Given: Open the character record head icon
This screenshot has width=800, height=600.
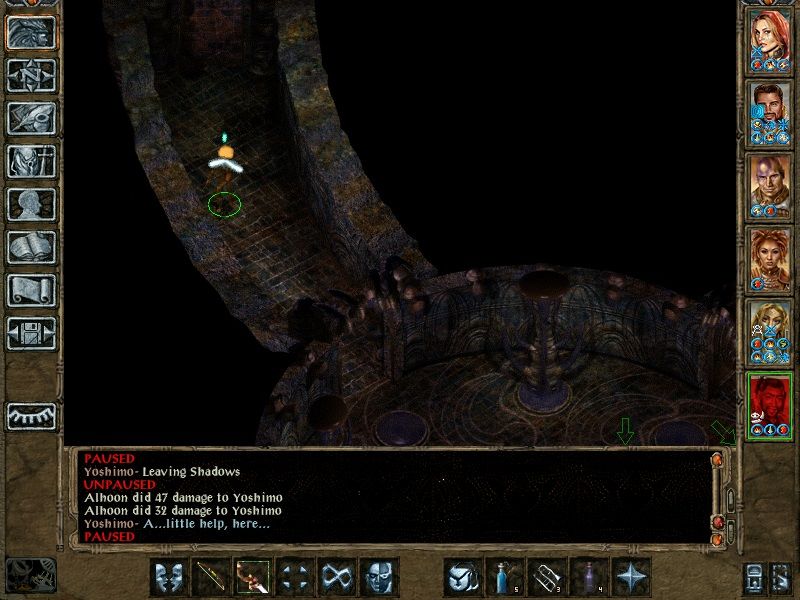Looking at the screenshot, I should point(31,205).
